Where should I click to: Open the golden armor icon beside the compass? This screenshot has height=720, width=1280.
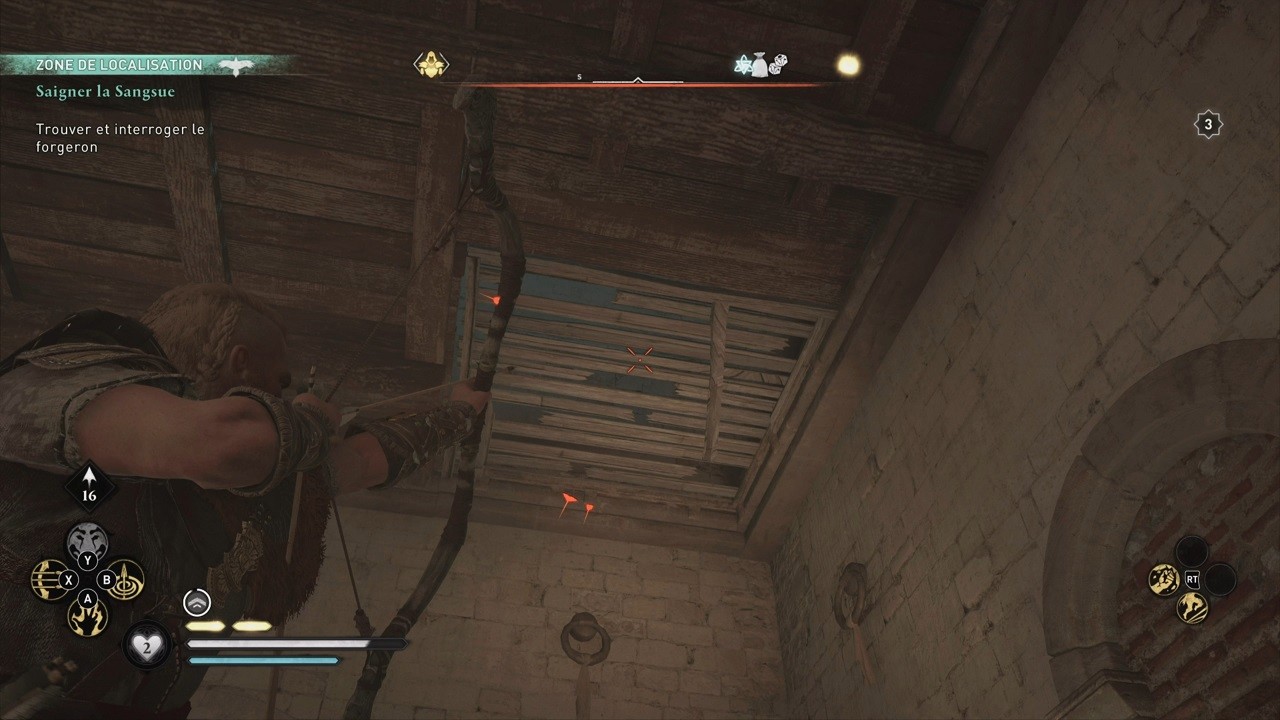tap(431, 62)
